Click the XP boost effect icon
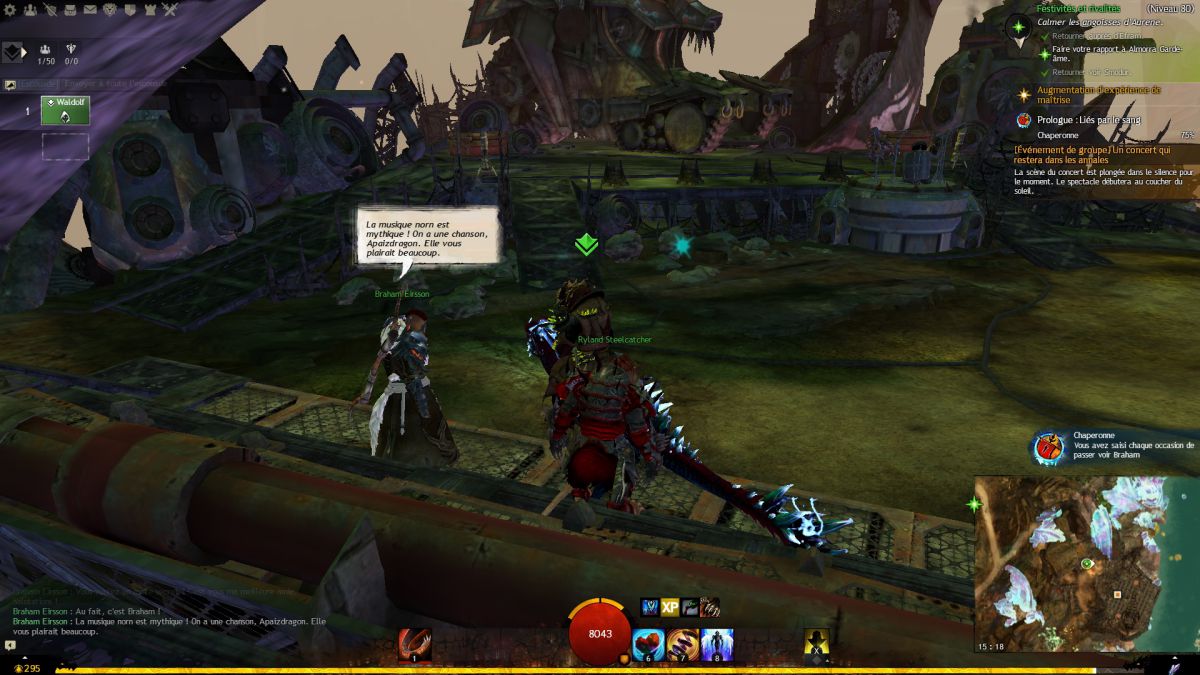This screenshot has width=1200, height=675. point(670,607)
